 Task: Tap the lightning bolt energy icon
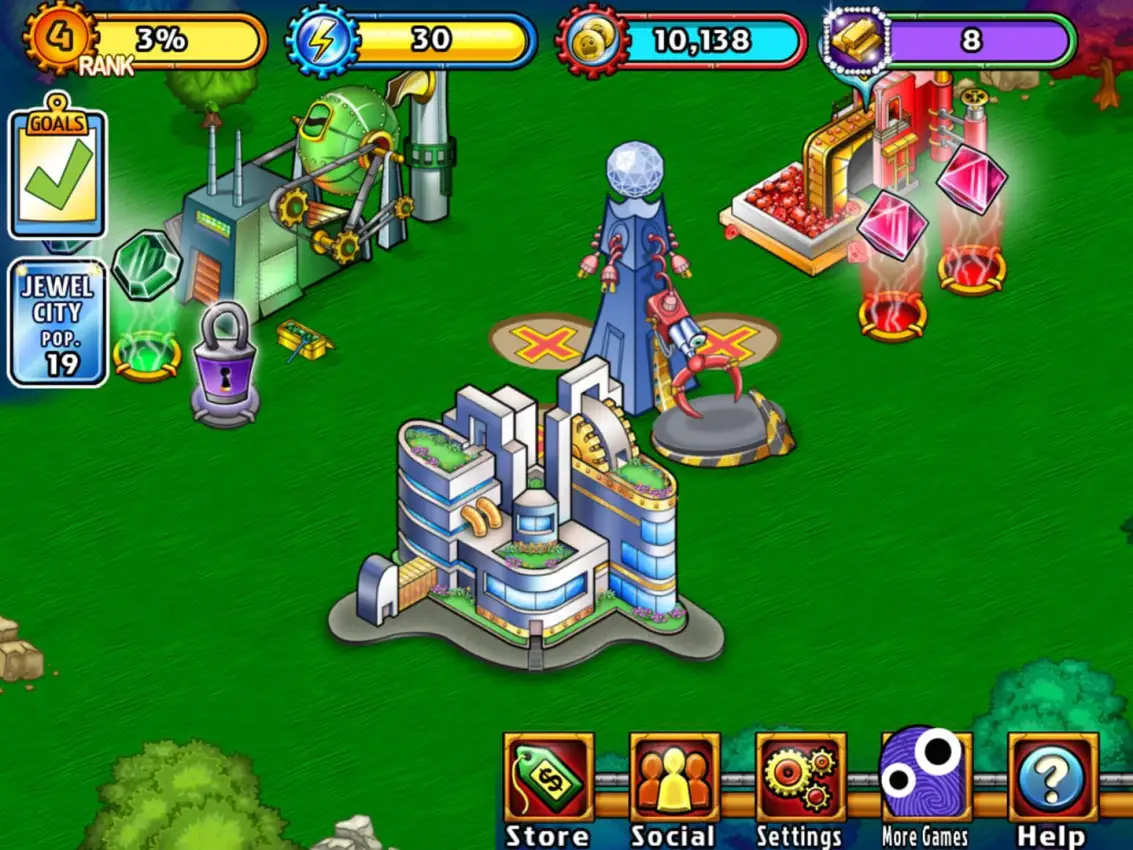[320, 41]
